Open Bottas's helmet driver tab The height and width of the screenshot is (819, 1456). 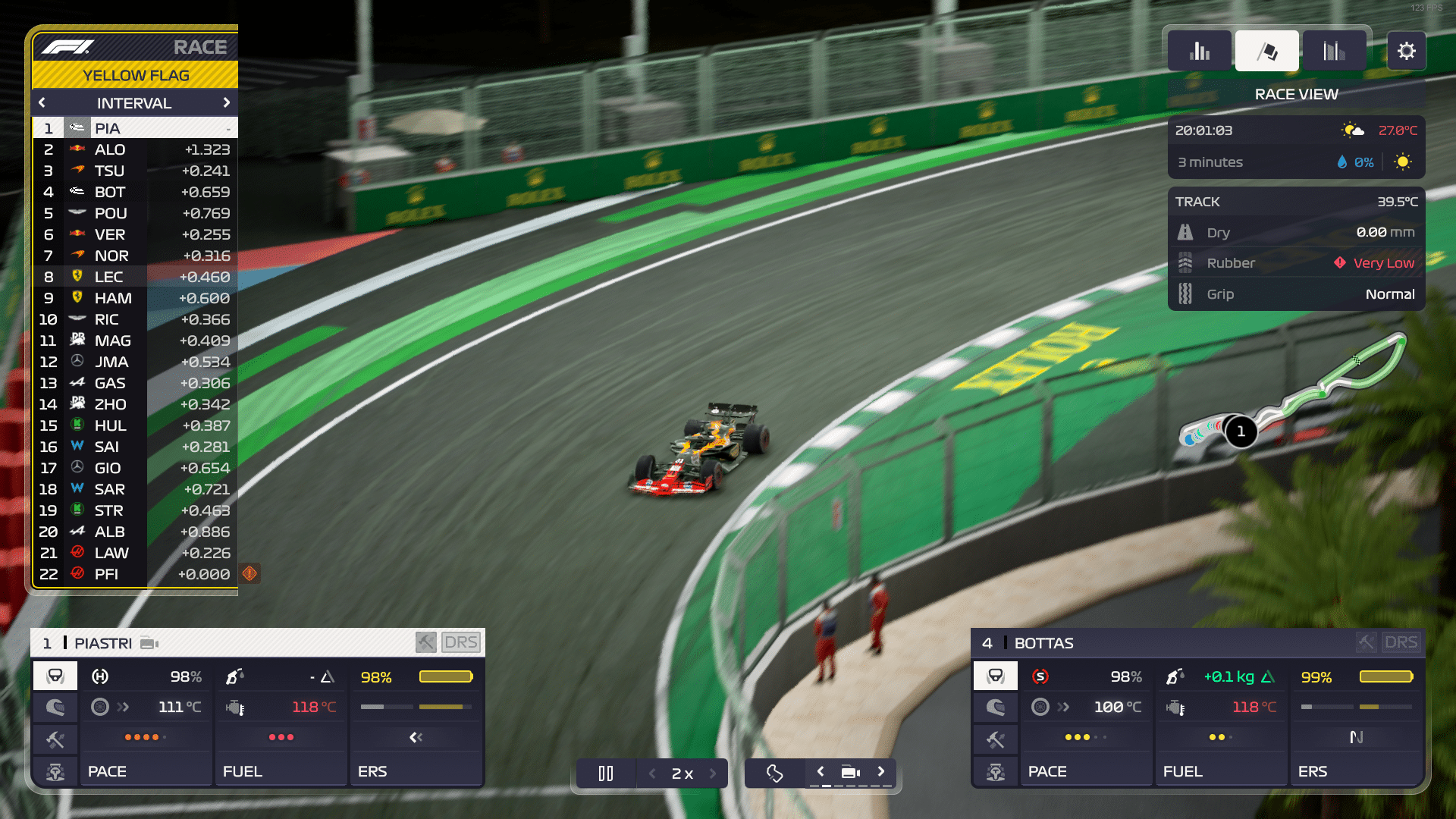point(996,708)
